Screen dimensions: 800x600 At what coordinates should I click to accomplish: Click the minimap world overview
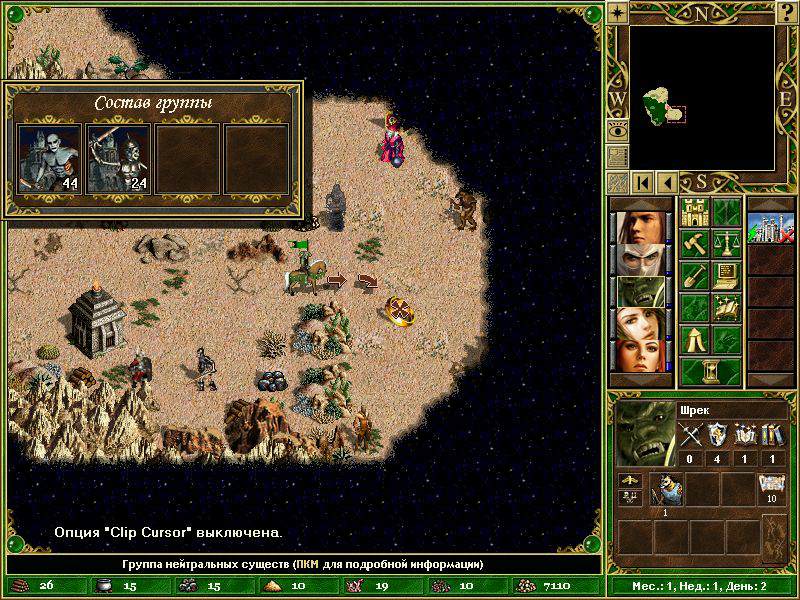click(x=703, y=95)
